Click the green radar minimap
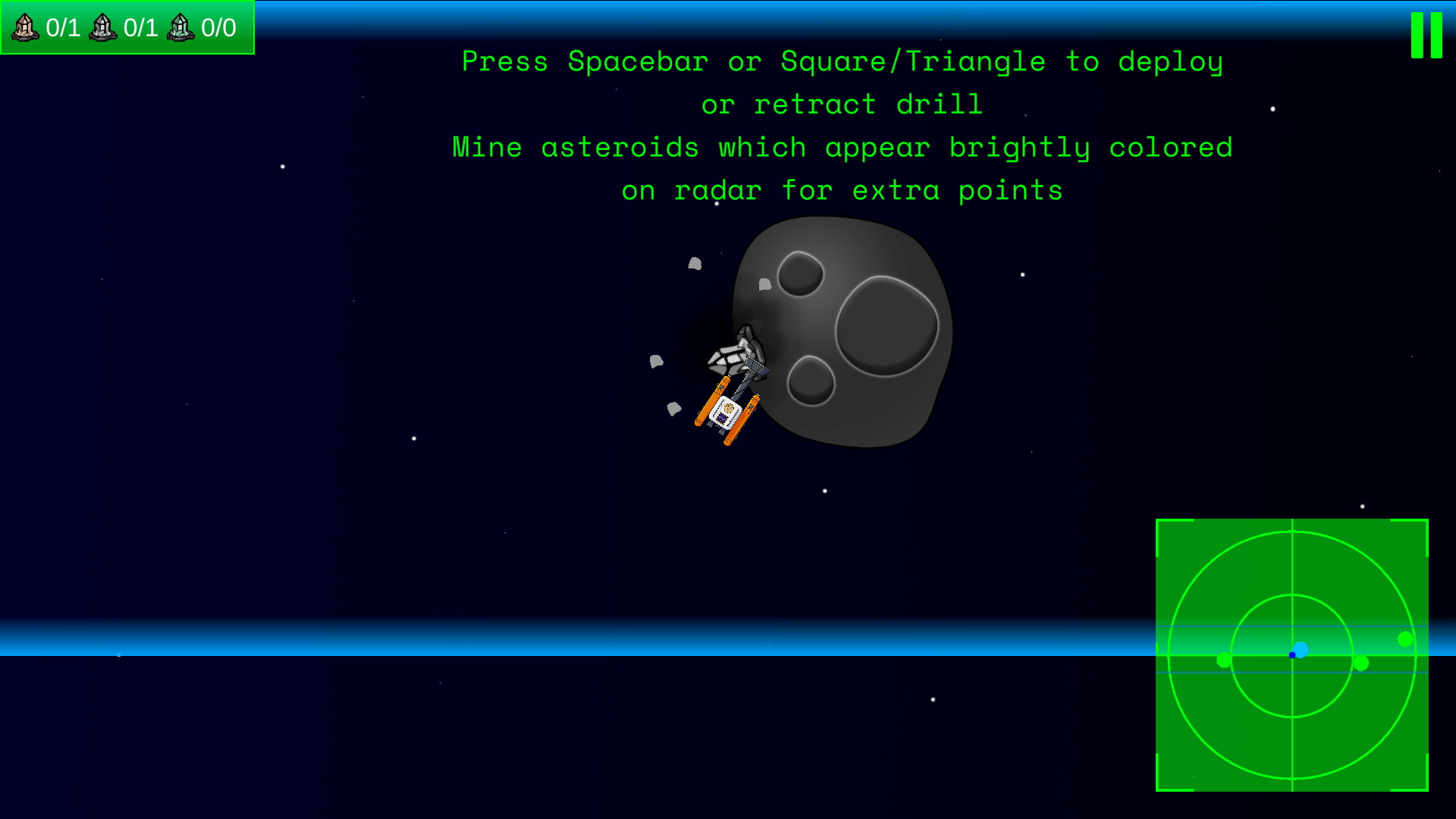 (x=1291, y=655)
